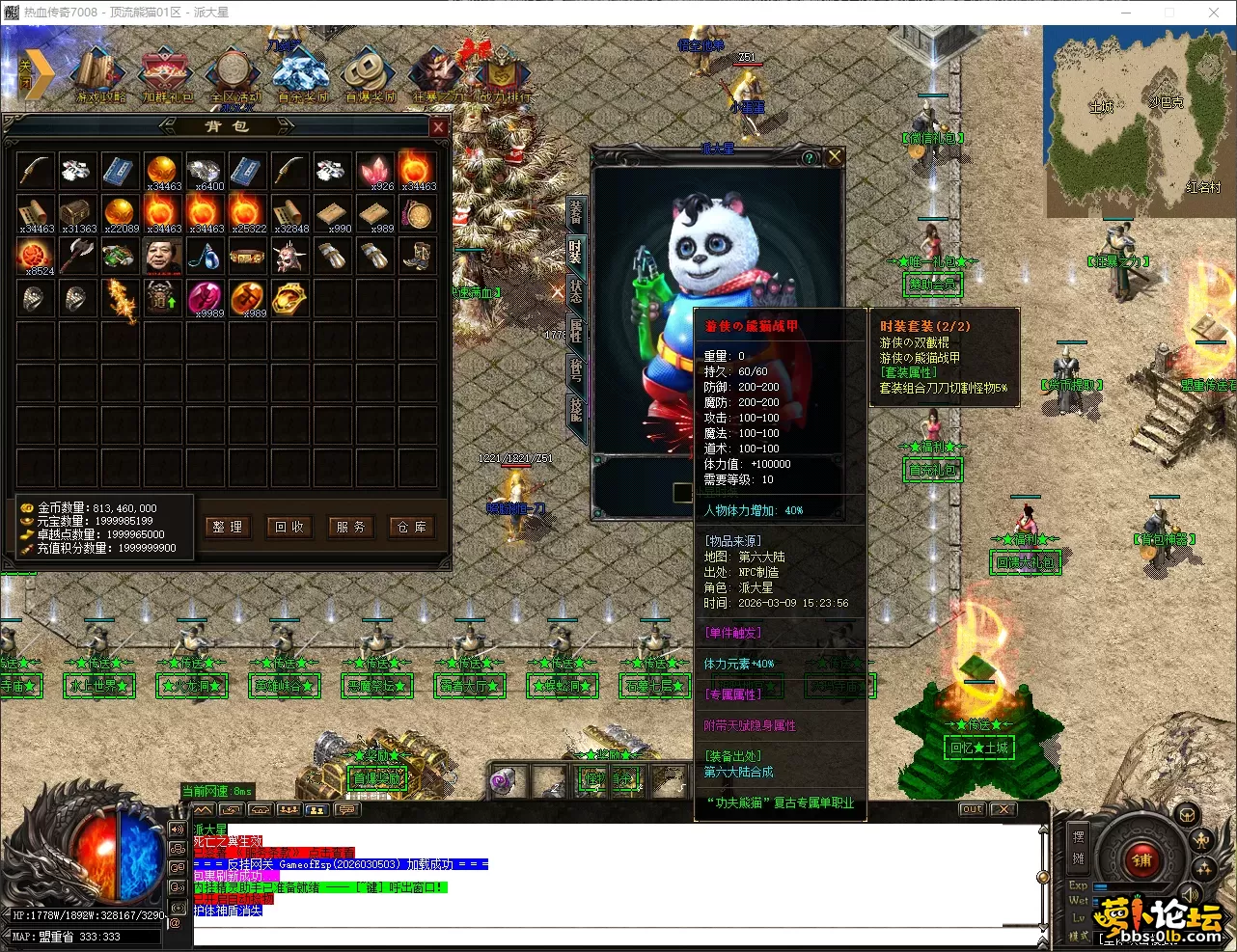Select the horned skull helmet item
This screenshot has width=1237, height=952.
point(289,256)
